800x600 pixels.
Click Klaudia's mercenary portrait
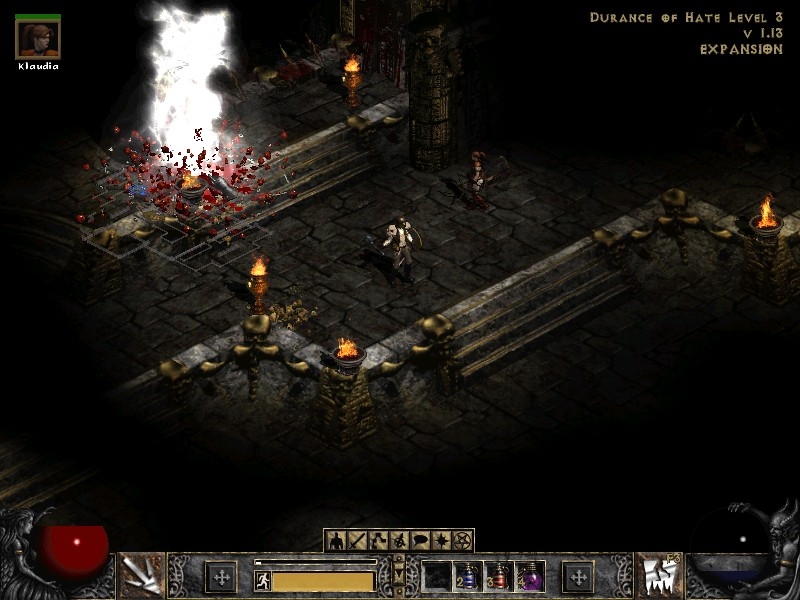[38, 38]
